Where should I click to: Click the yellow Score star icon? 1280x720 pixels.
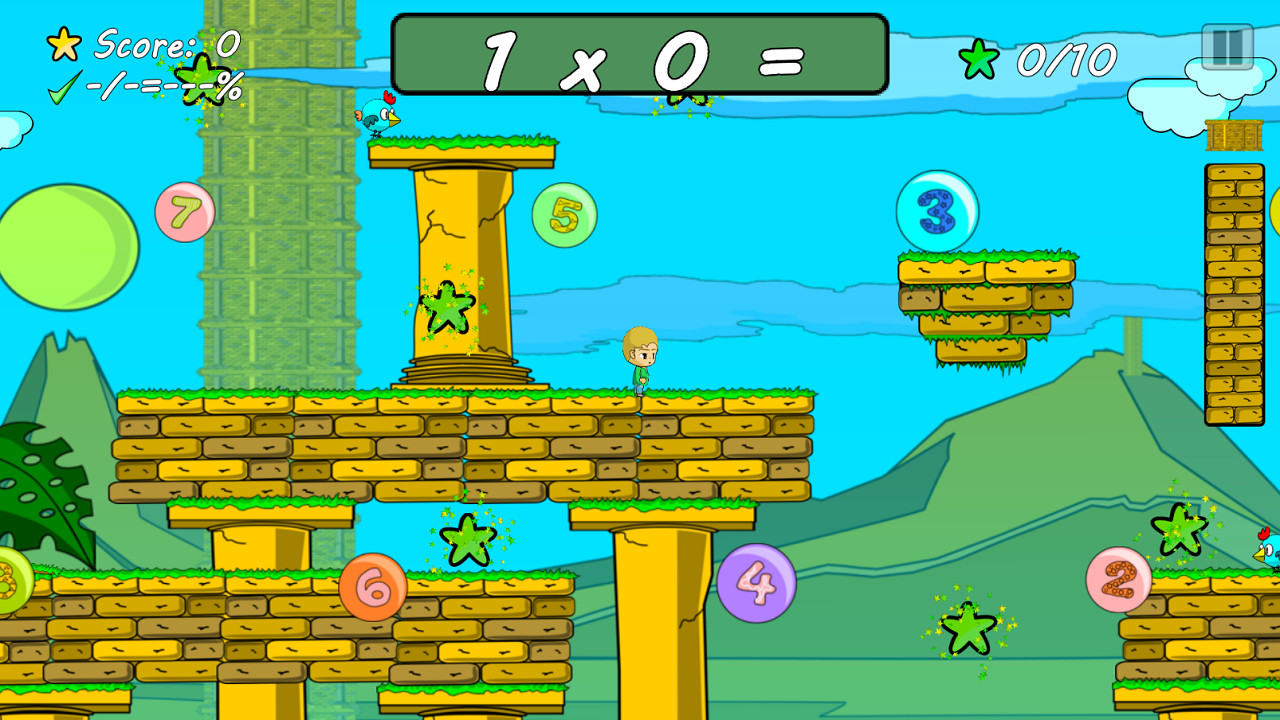tap(62, 44)
